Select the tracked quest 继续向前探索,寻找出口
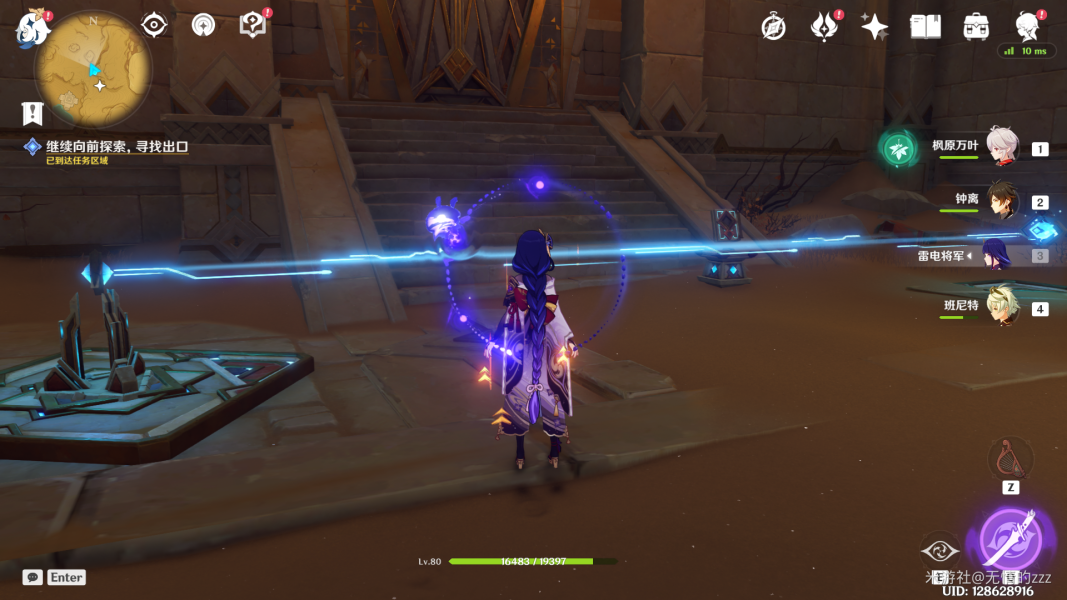The image size is (1067, 600). tap(116, 146)
